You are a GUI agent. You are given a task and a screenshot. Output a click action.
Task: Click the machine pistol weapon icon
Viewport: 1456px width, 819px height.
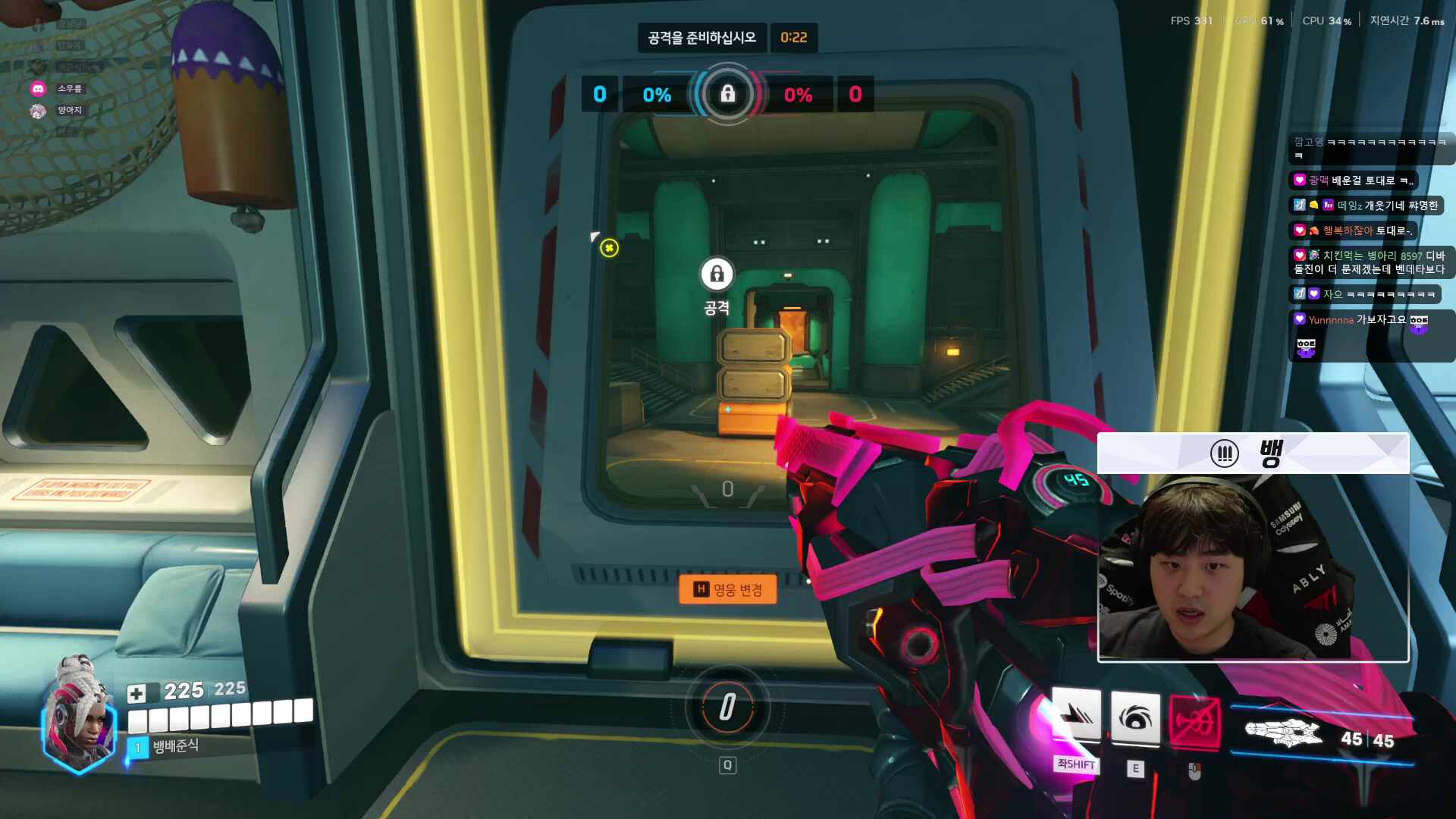point(1283,733)
